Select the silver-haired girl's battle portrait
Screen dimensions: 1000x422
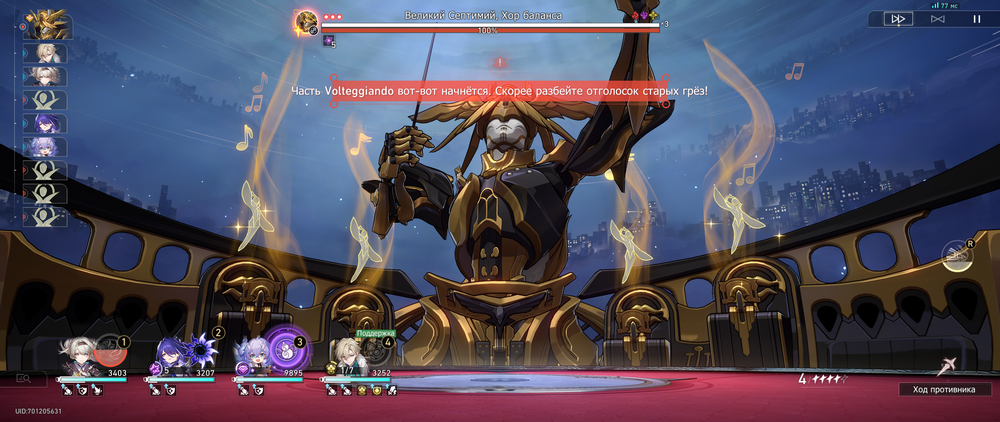pos(251,358)
